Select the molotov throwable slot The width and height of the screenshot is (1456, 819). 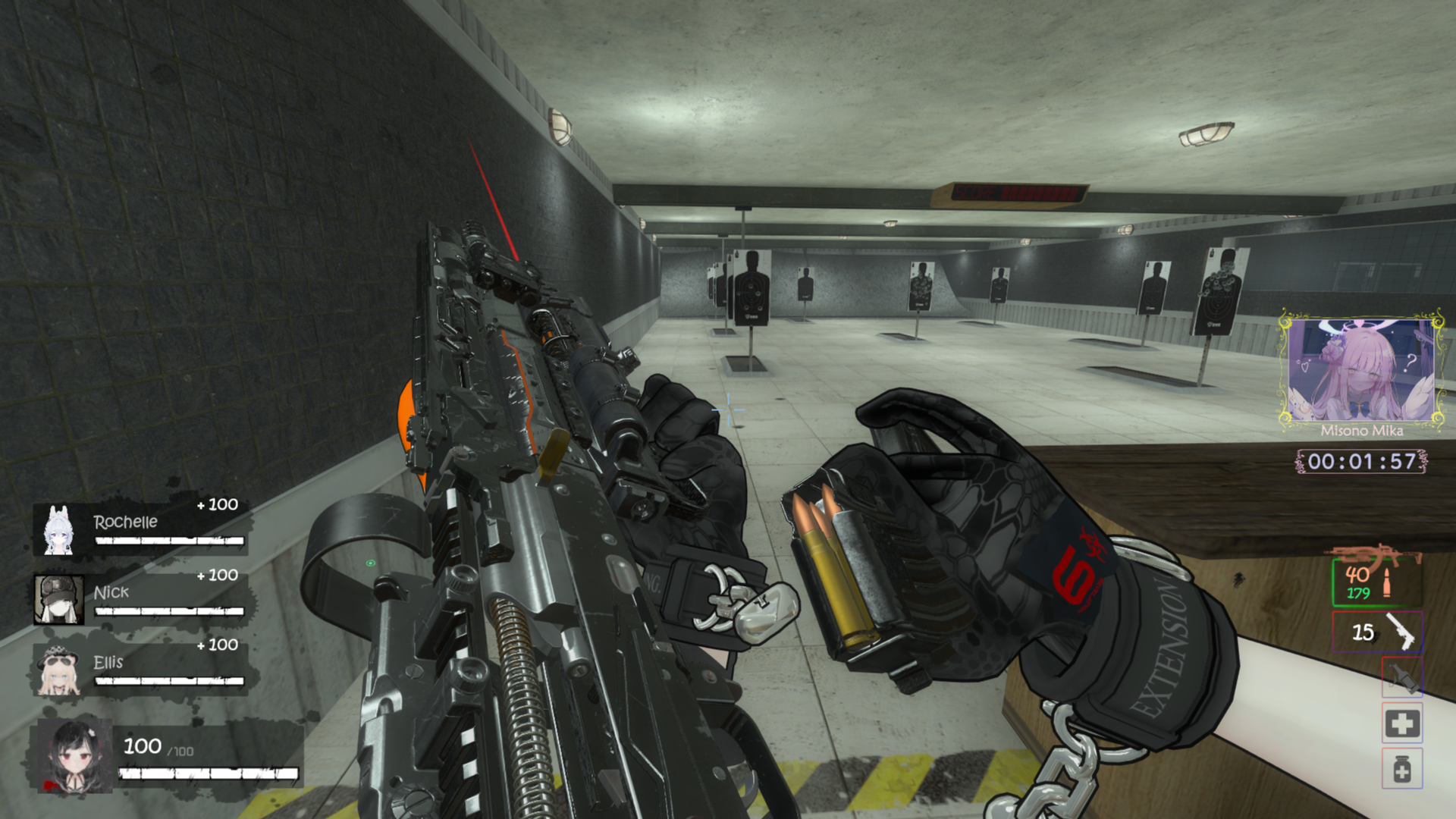click(1401, 676)
